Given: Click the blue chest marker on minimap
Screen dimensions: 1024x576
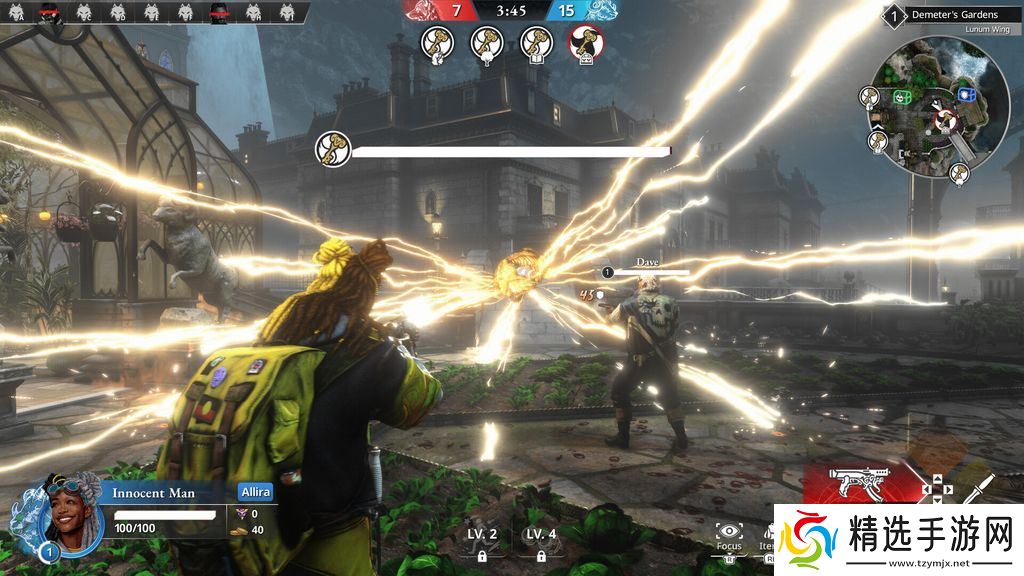Looking at the screenshot, I should [966, 95].
